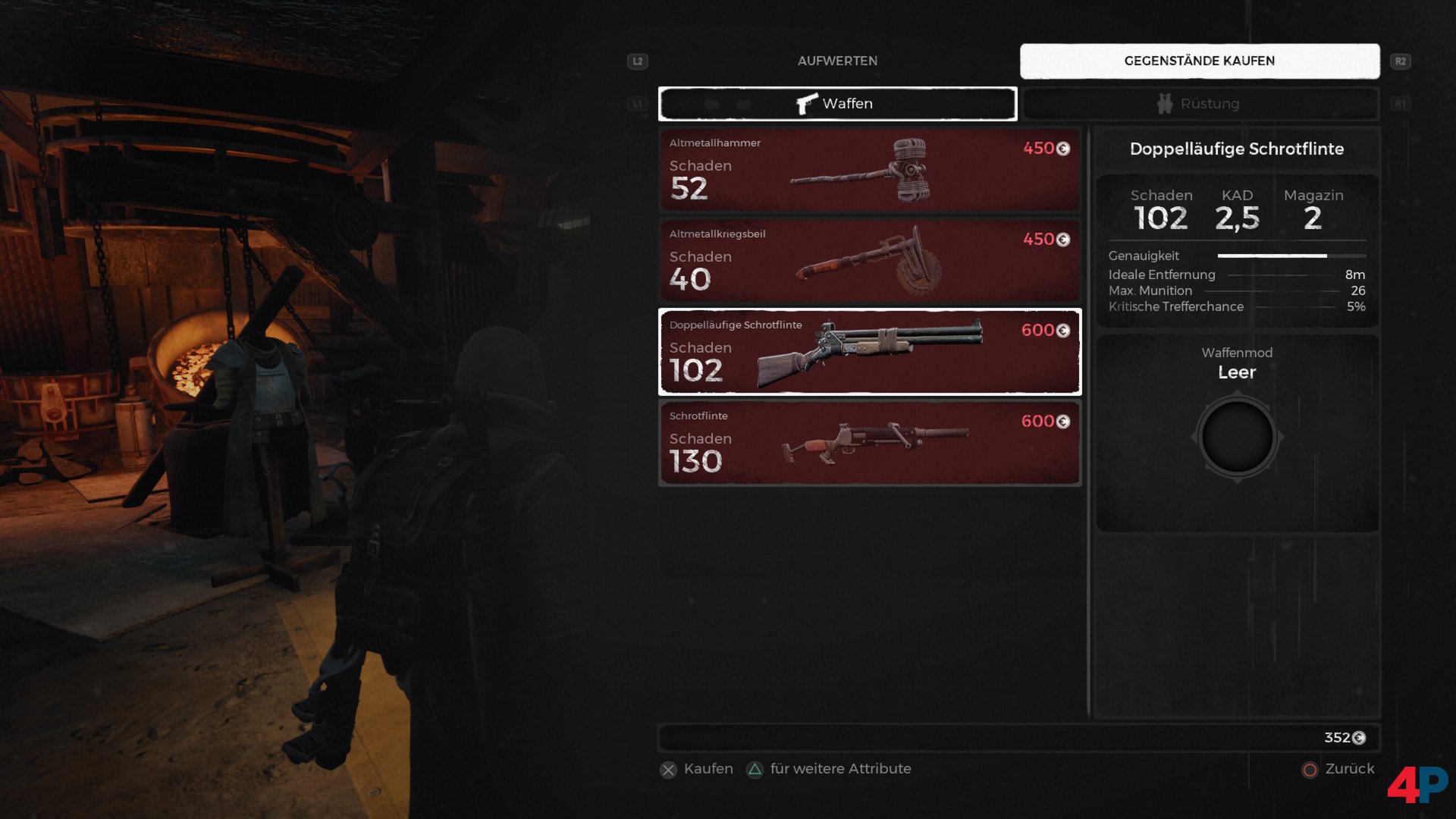Choose the Altmetallkriegsbeil for purchase
This screenshot has height=819, width=1456.
pyautogui.click(x=869, y=261)
